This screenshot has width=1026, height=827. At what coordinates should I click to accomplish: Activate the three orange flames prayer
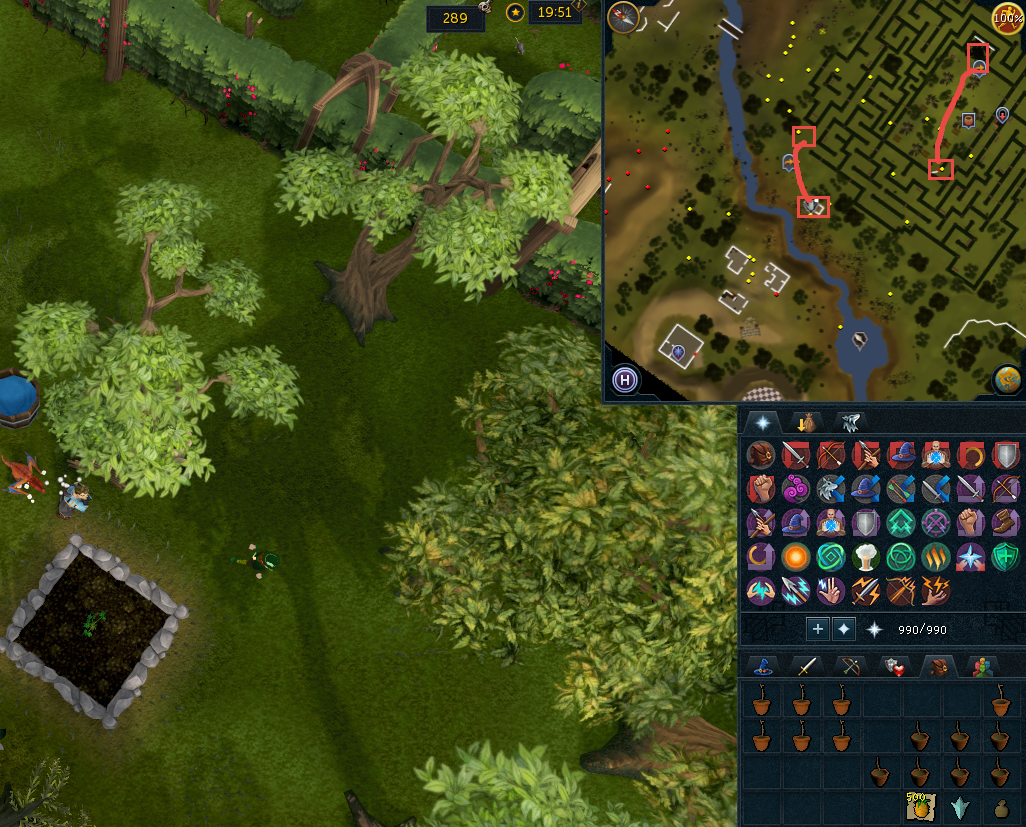click(x=934, y=556)
